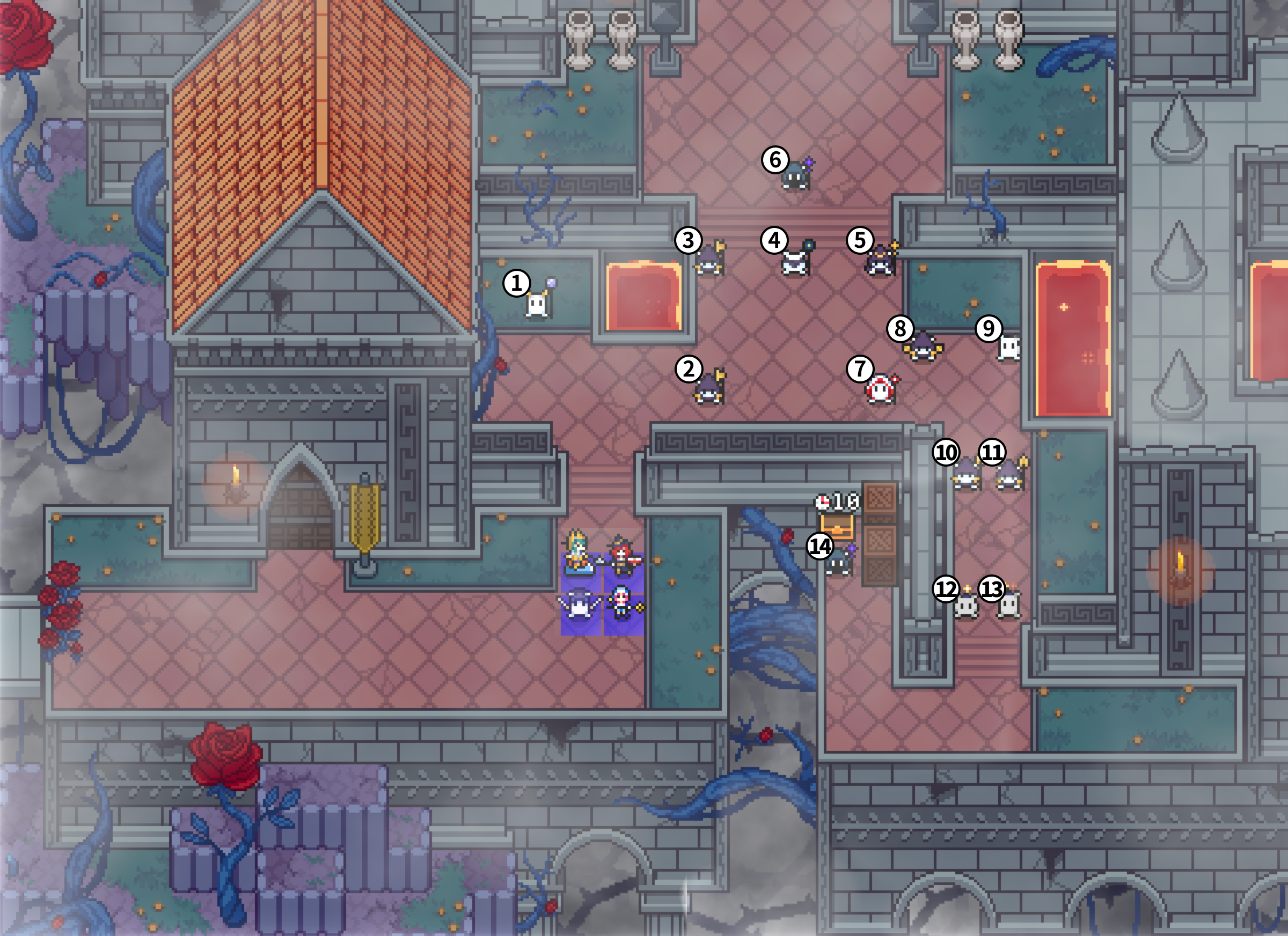Select enemy marker number 11

click(x=992, y=452)
